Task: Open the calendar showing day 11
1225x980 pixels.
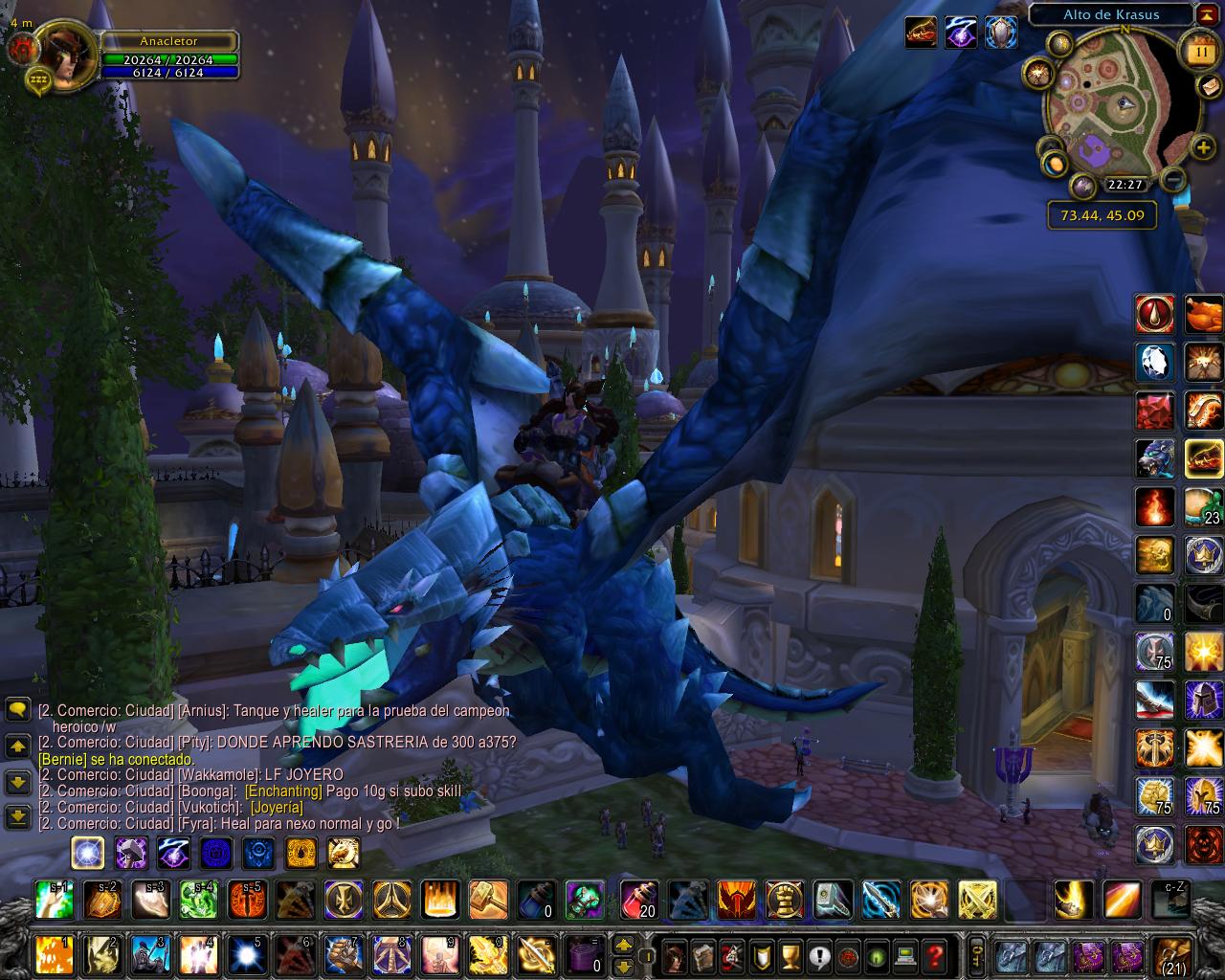Action: pyautogui.click(x=1199, y=47)
